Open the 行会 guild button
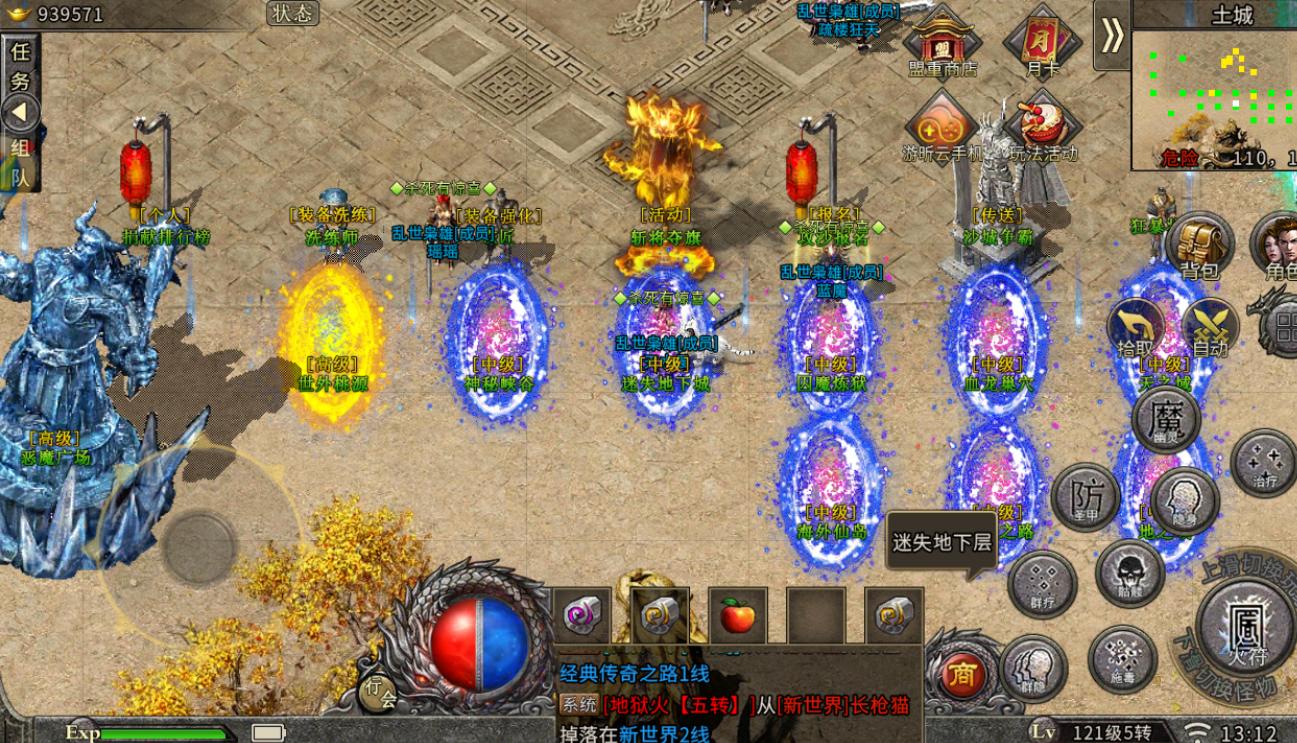Viewport: 1297px width, 743px height. click(378, 692)
